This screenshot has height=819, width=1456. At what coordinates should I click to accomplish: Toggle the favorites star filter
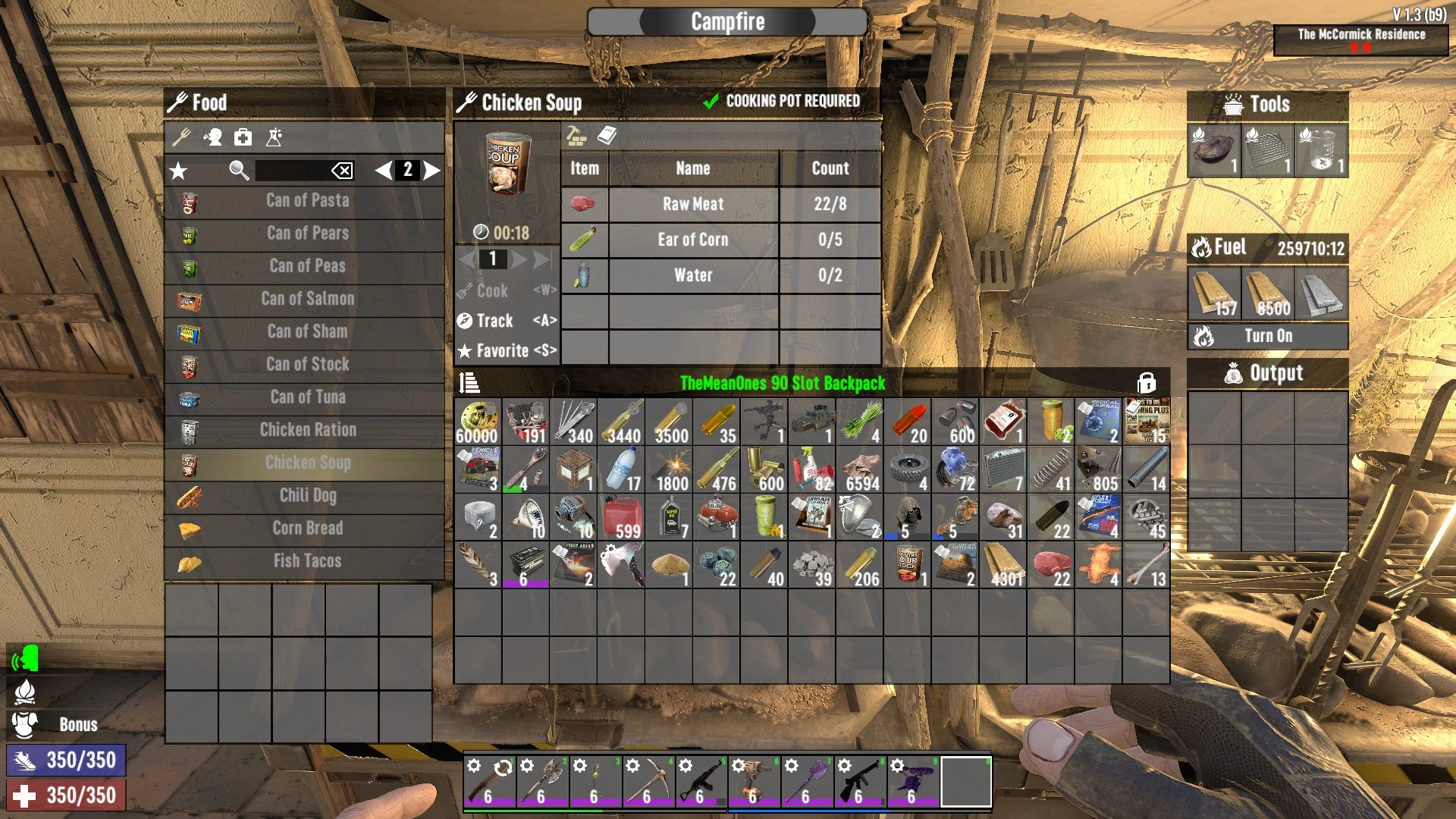[179, 171]
